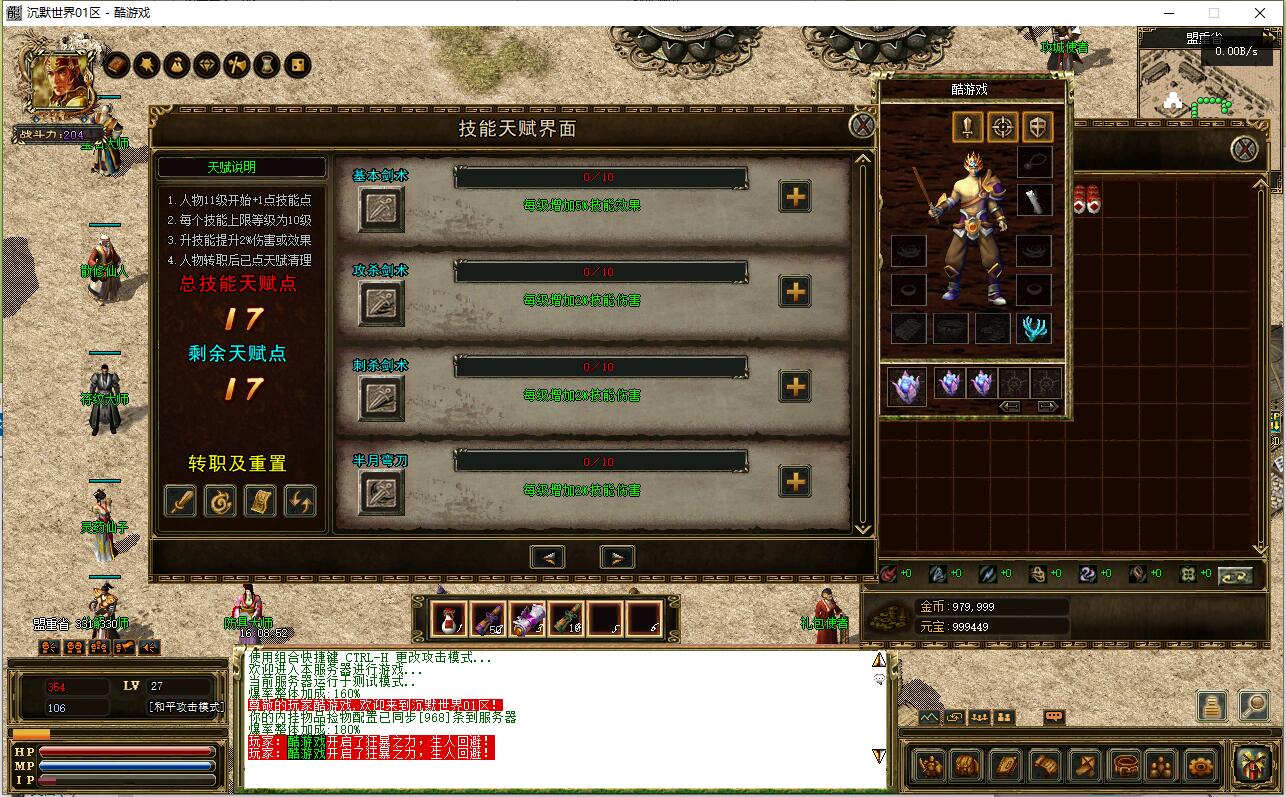Select the reset arrows icon under 转职及重置
Image resolution: width=1286 pixels, height=797 pixels.
(x=300, y=501)
